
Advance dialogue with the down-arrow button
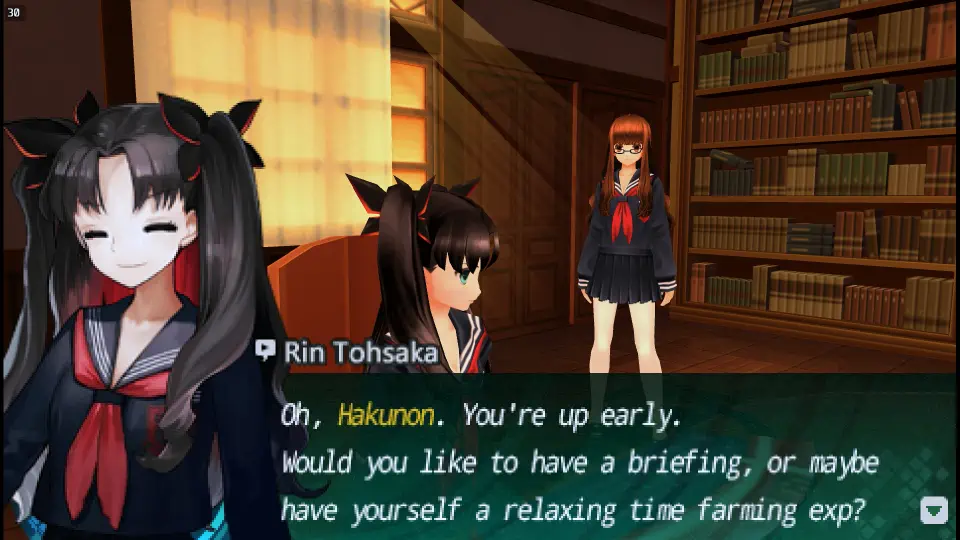pos(933,511)
